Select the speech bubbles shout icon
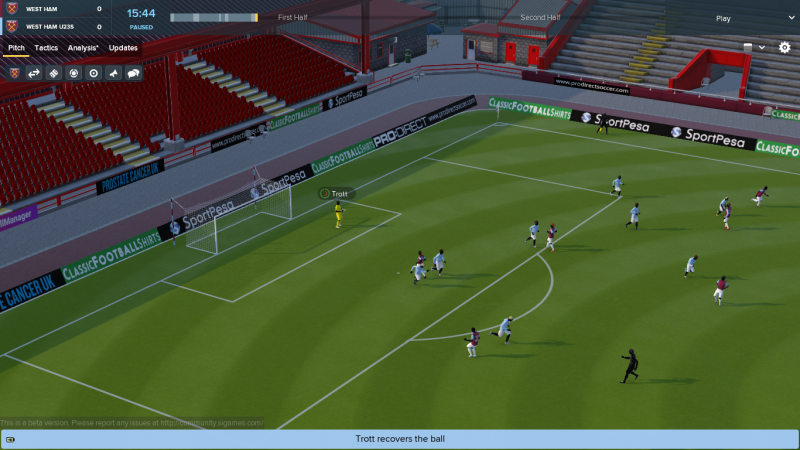Image resolution: width=800 pixels, height=450 pixels. pyautogui.click(x=133, y=73)
